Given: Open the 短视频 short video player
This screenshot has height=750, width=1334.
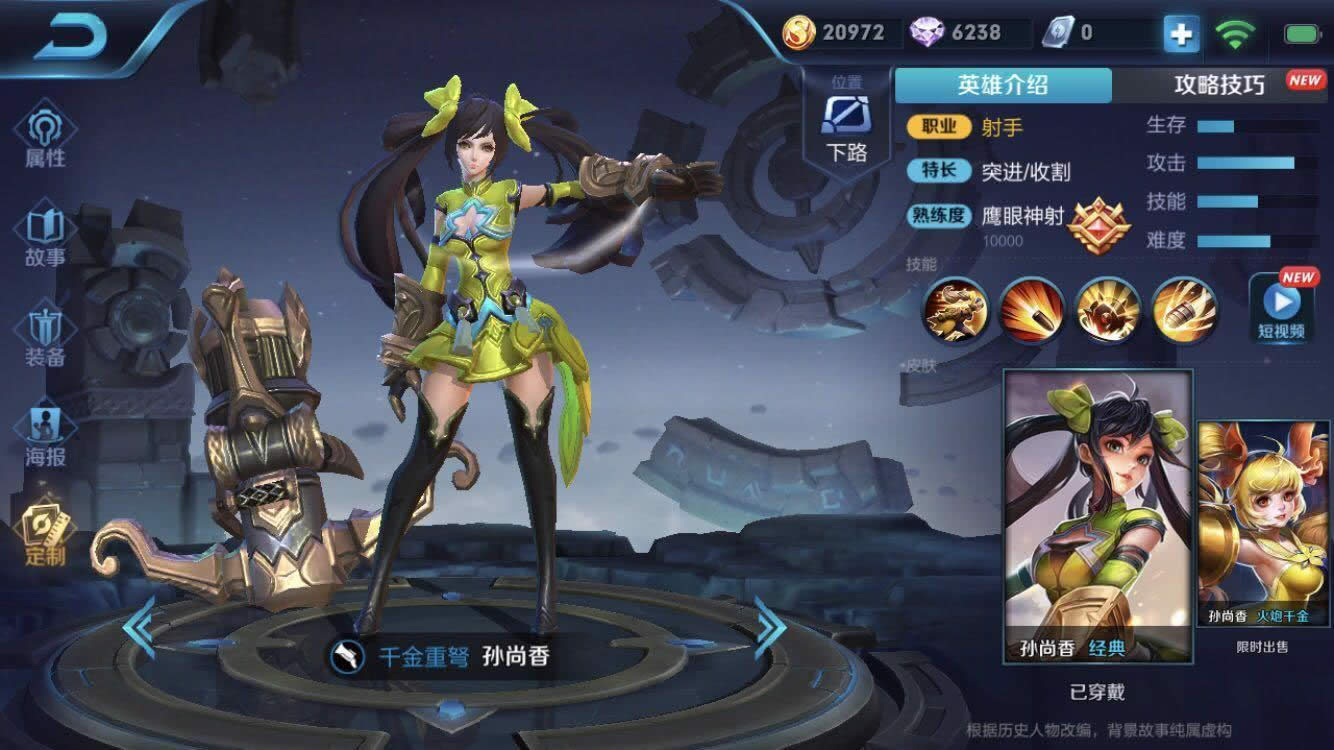Looking at the screenshot, I should click(1282, 310).
